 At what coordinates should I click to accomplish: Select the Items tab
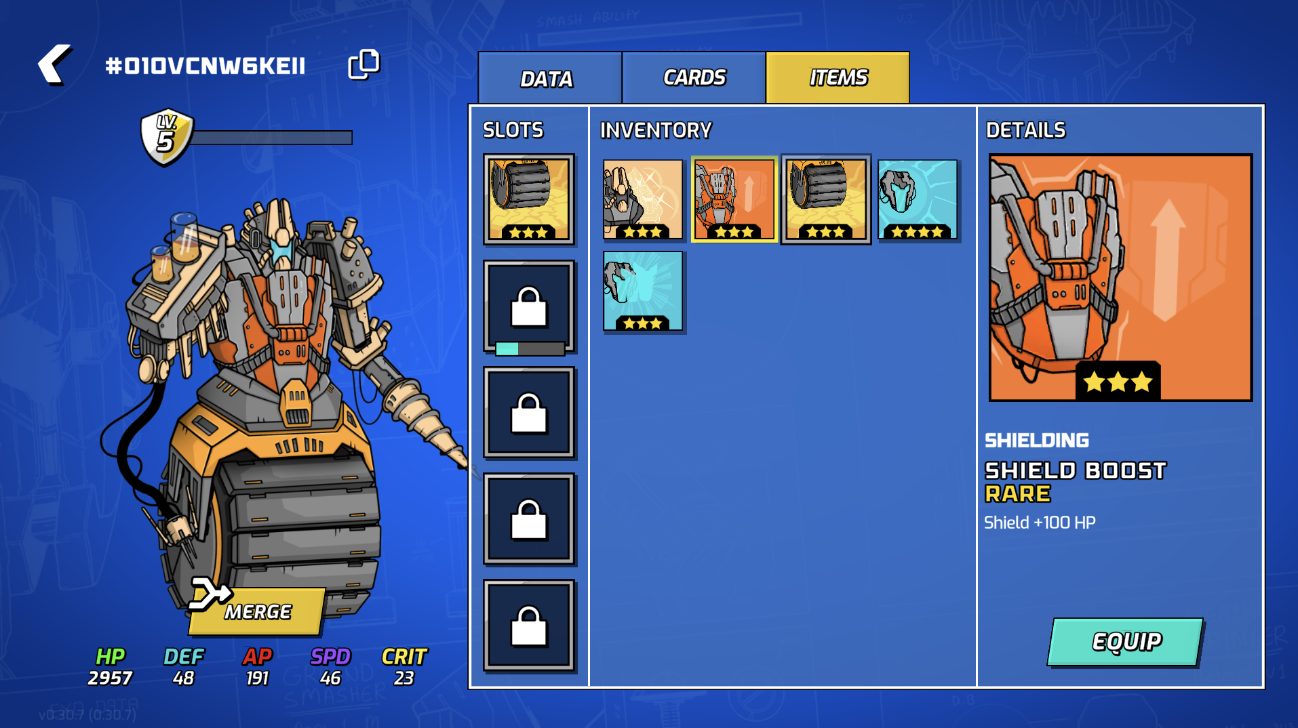point(838,78)
